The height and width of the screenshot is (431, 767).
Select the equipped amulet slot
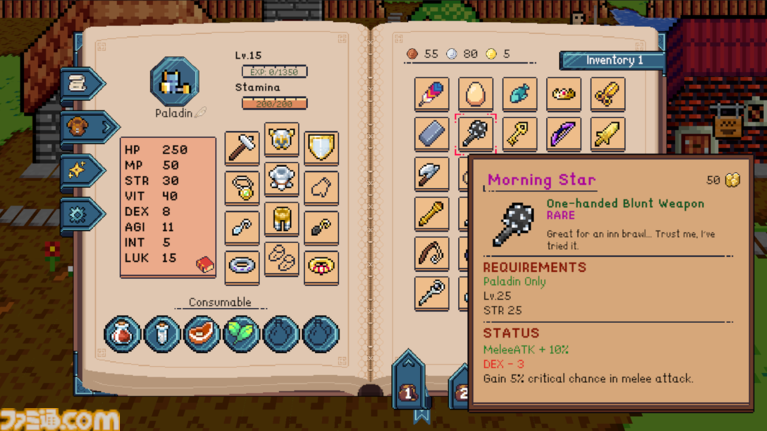coord(242,187)
